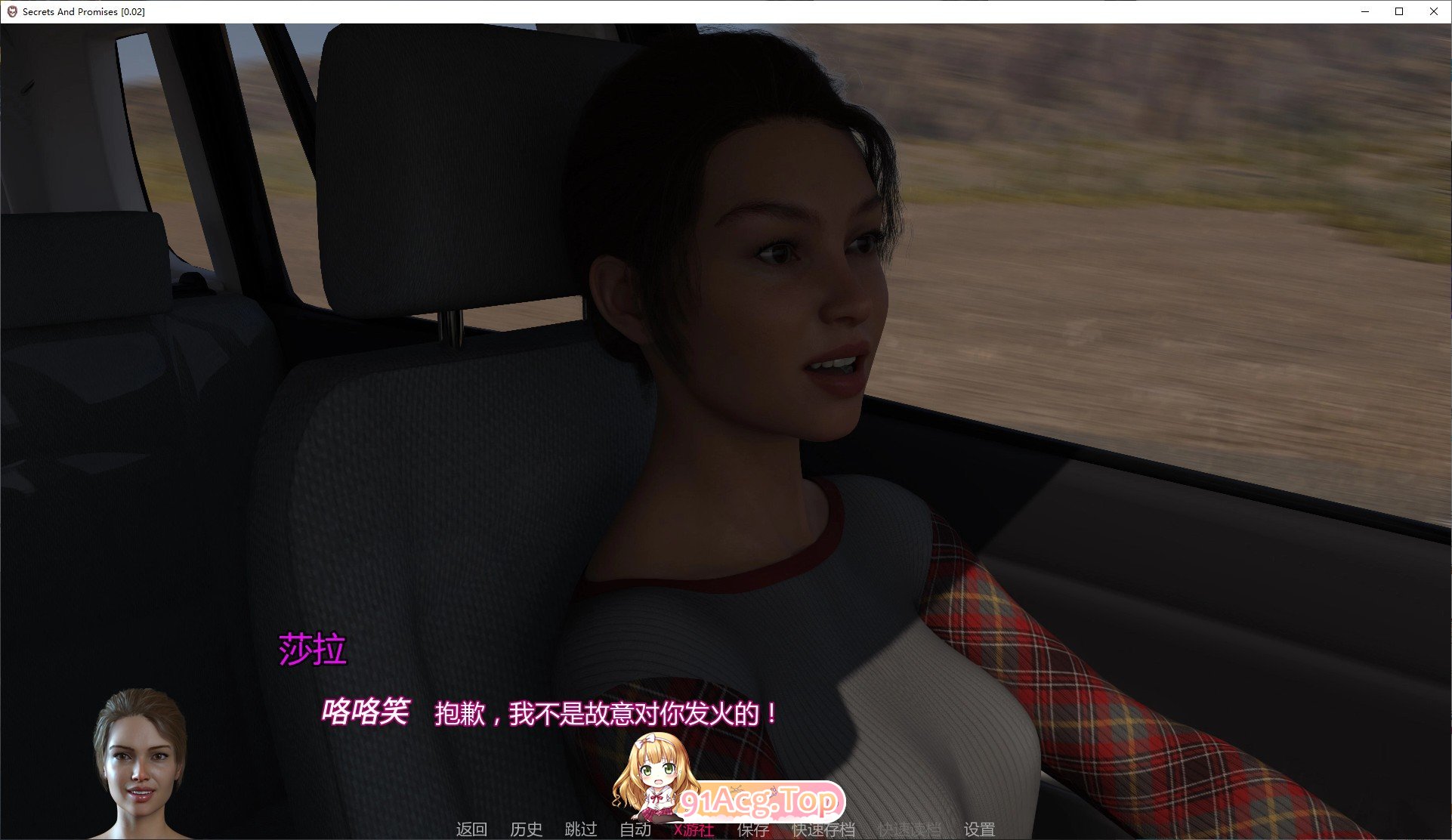
Task: Open the 保存 save screen
Action: click(x=752, y=829)
